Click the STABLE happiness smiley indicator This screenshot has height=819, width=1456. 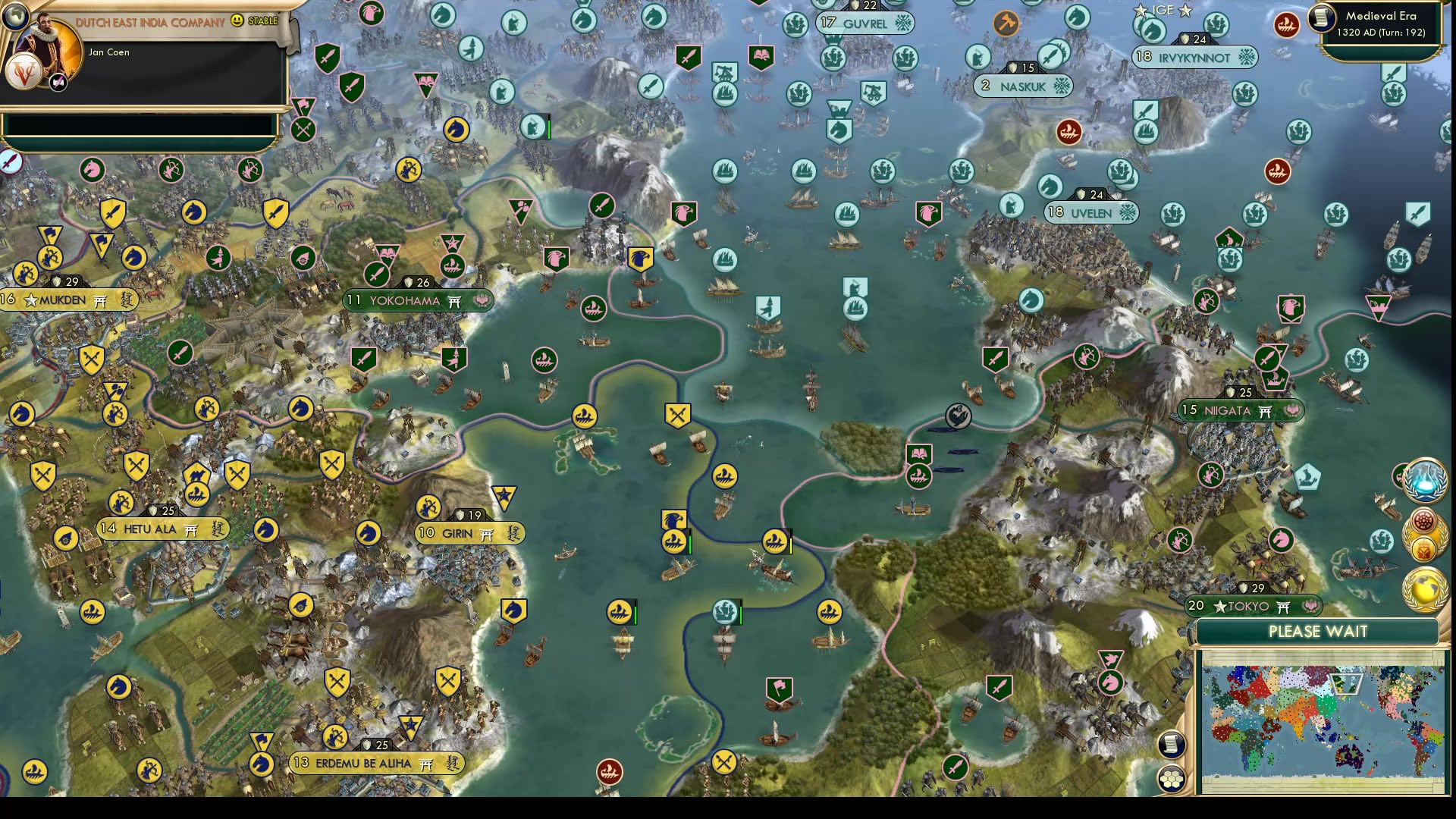[250, 21]
